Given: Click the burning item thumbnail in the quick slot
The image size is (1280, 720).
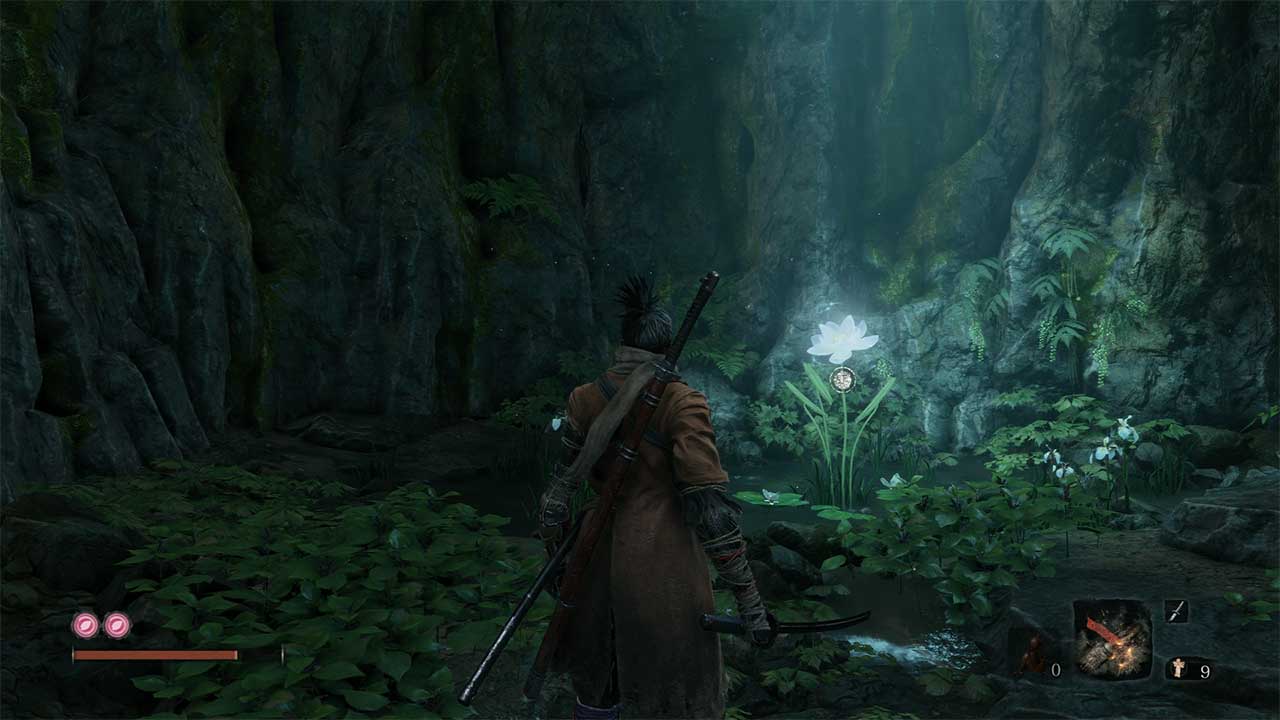Looking at the screenshot, I should click(1112, 642).
